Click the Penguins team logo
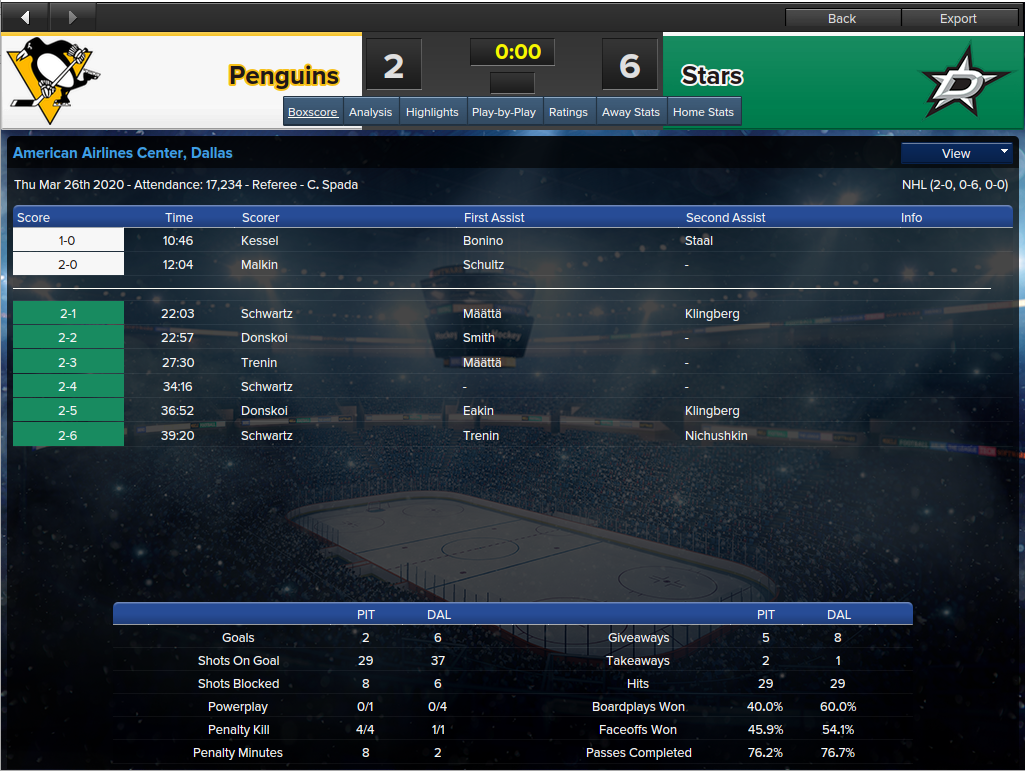1025x771 pixels. 54,77
